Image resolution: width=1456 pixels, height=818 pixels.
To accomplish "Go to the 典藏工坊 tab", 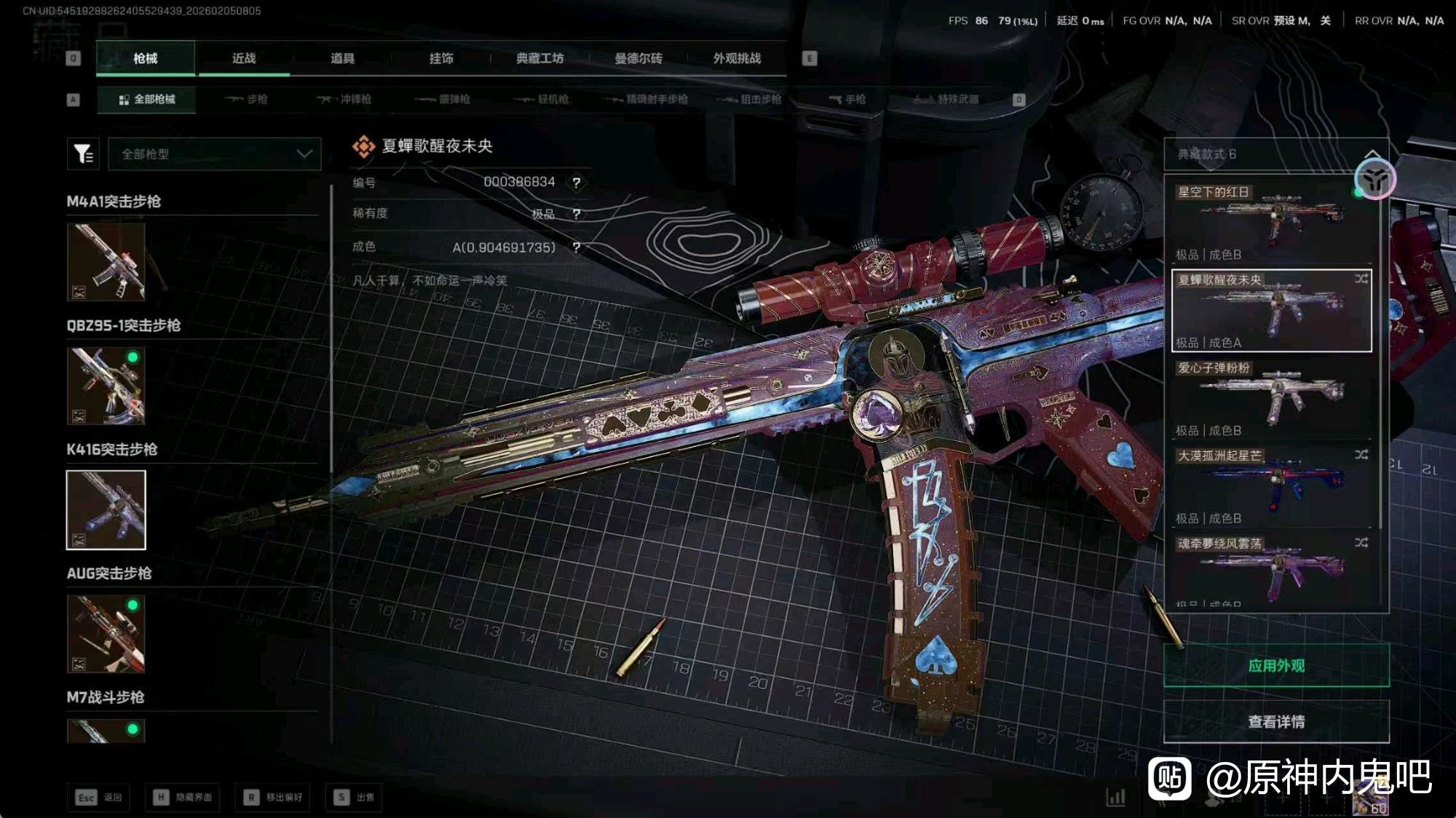I will (539, 58).
